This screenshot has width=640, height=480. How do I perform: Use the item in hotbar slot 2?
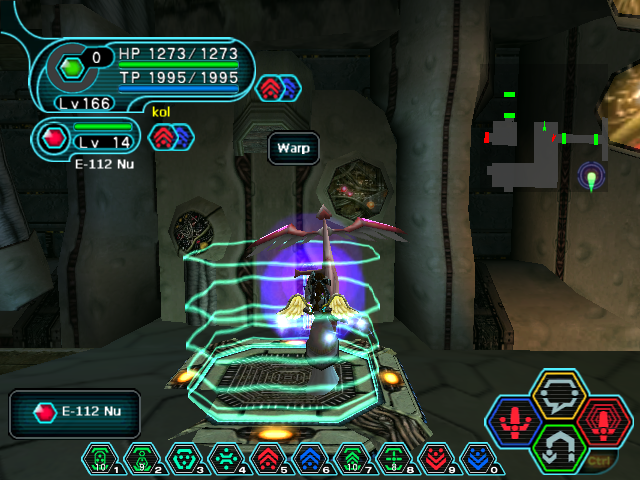click(142, 458)
